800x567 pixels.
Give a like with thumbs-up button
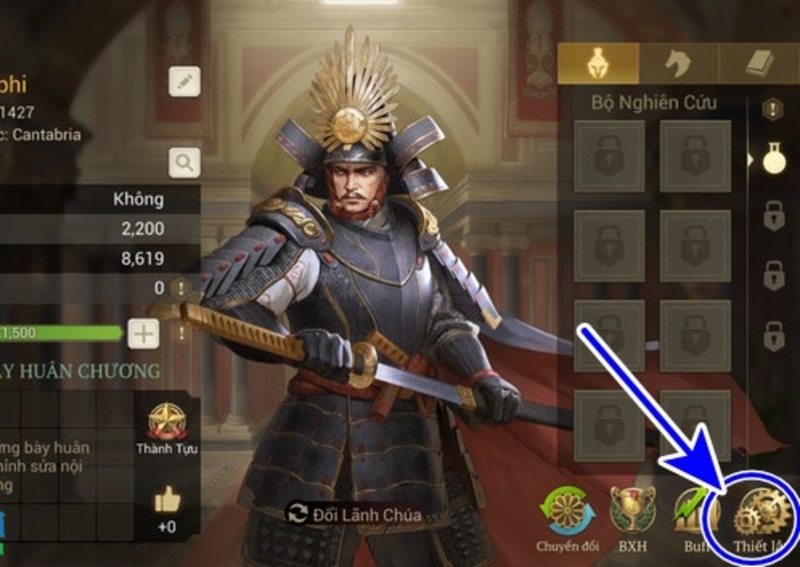click(167, 503)
